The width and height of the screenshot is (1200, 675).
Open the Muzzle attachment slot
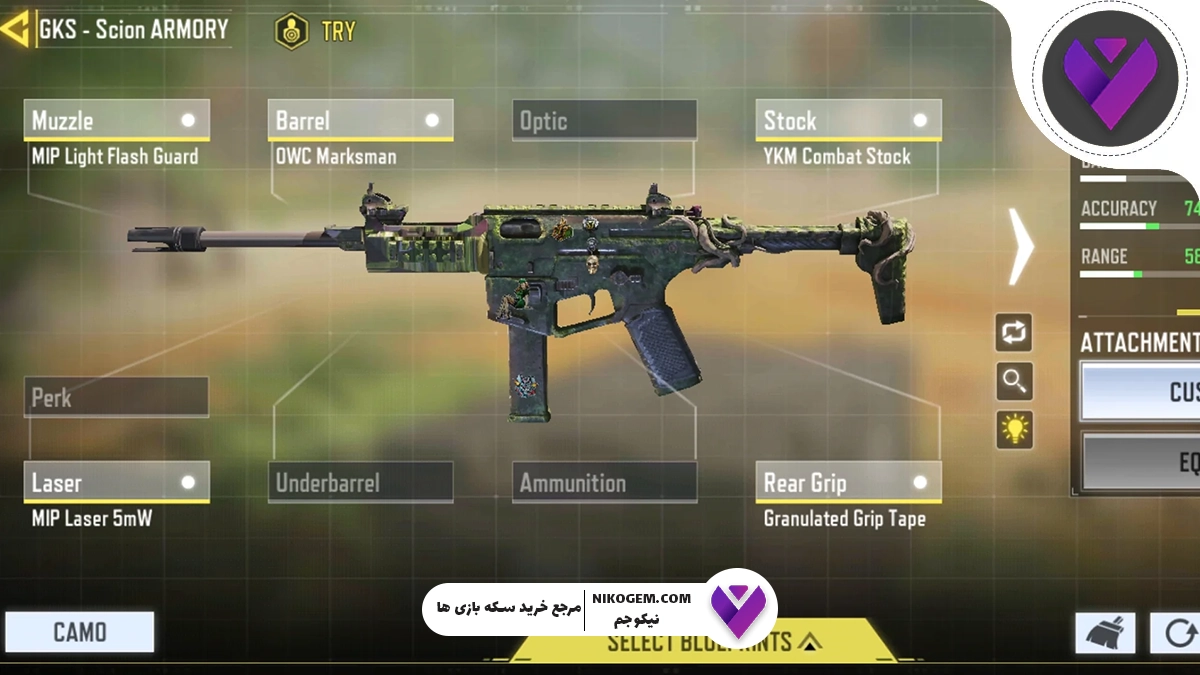116,121
